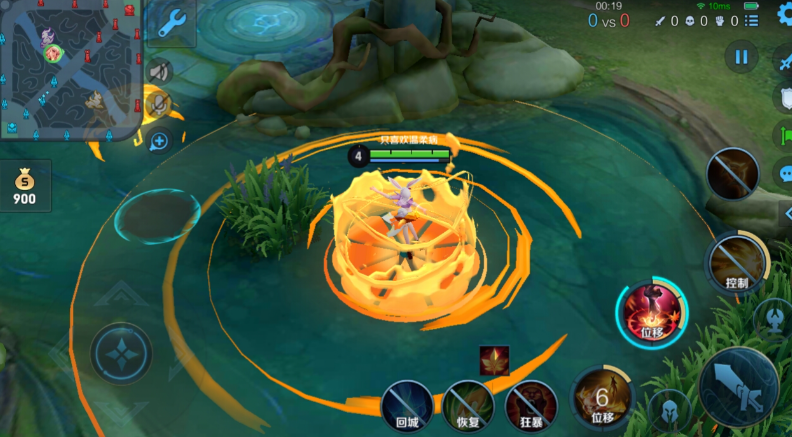Open the shop with 900 gold

[24, 187]
